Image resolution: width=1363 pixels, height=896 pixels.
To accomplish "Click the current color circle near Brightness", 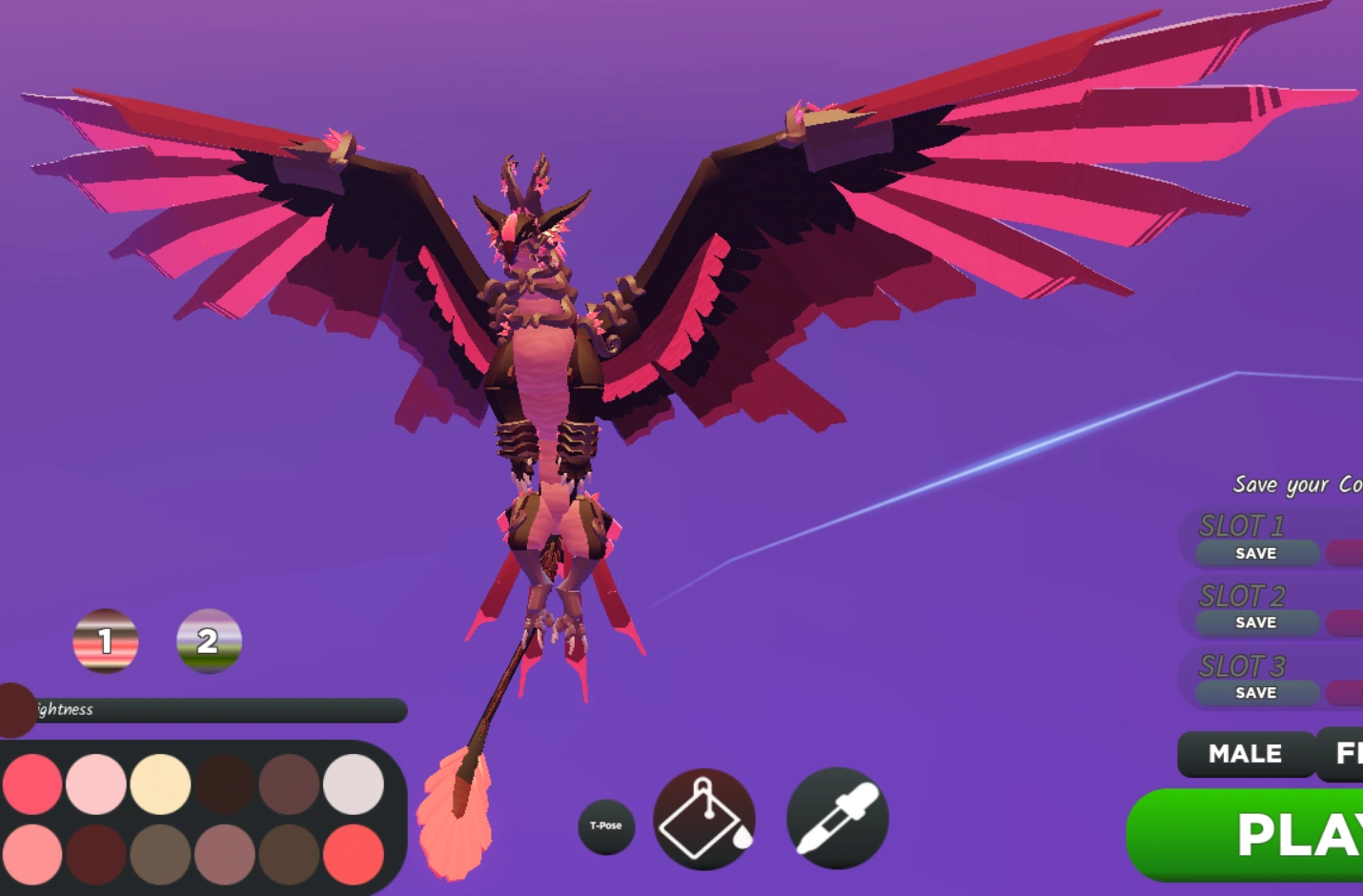I will coord(11,710).
